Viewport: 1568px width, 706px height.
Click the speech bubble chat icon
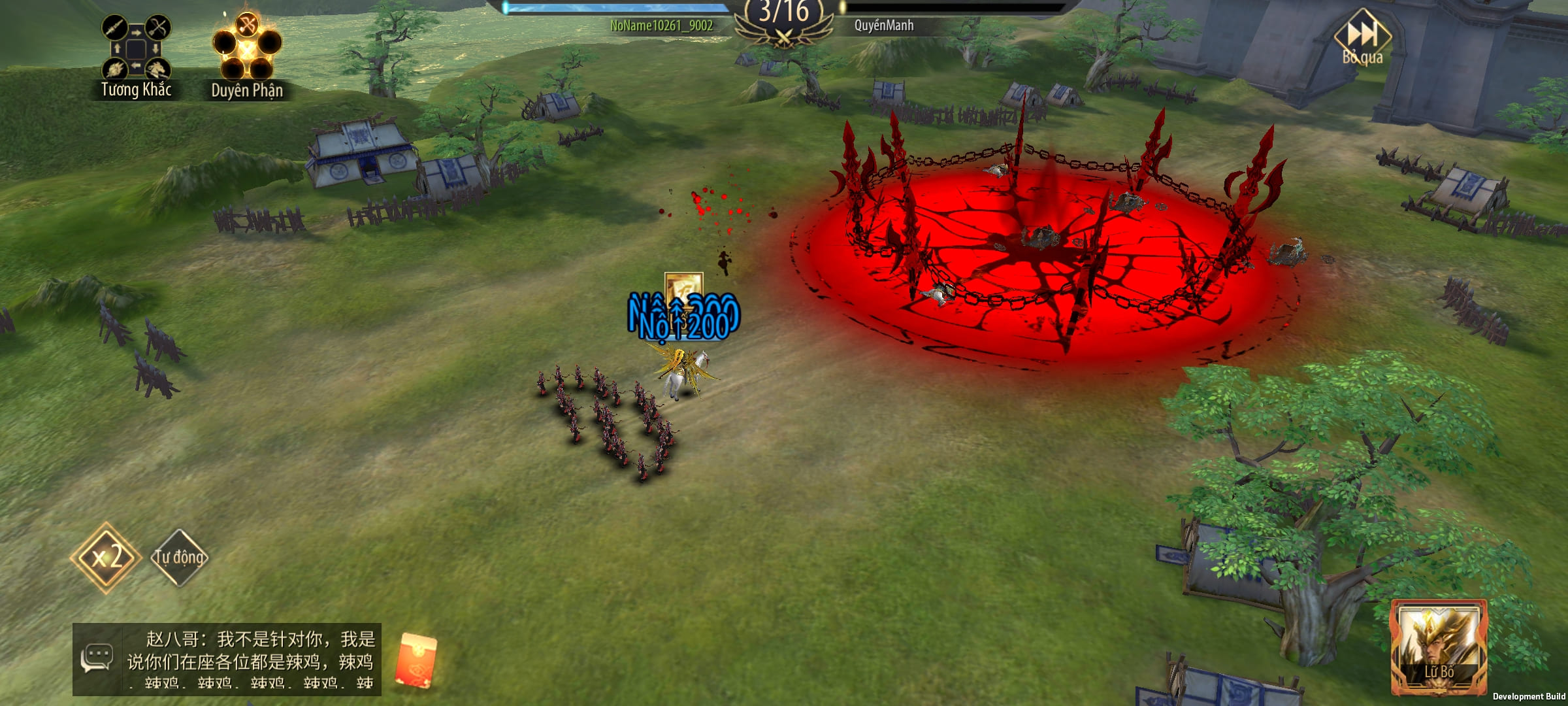97,658
